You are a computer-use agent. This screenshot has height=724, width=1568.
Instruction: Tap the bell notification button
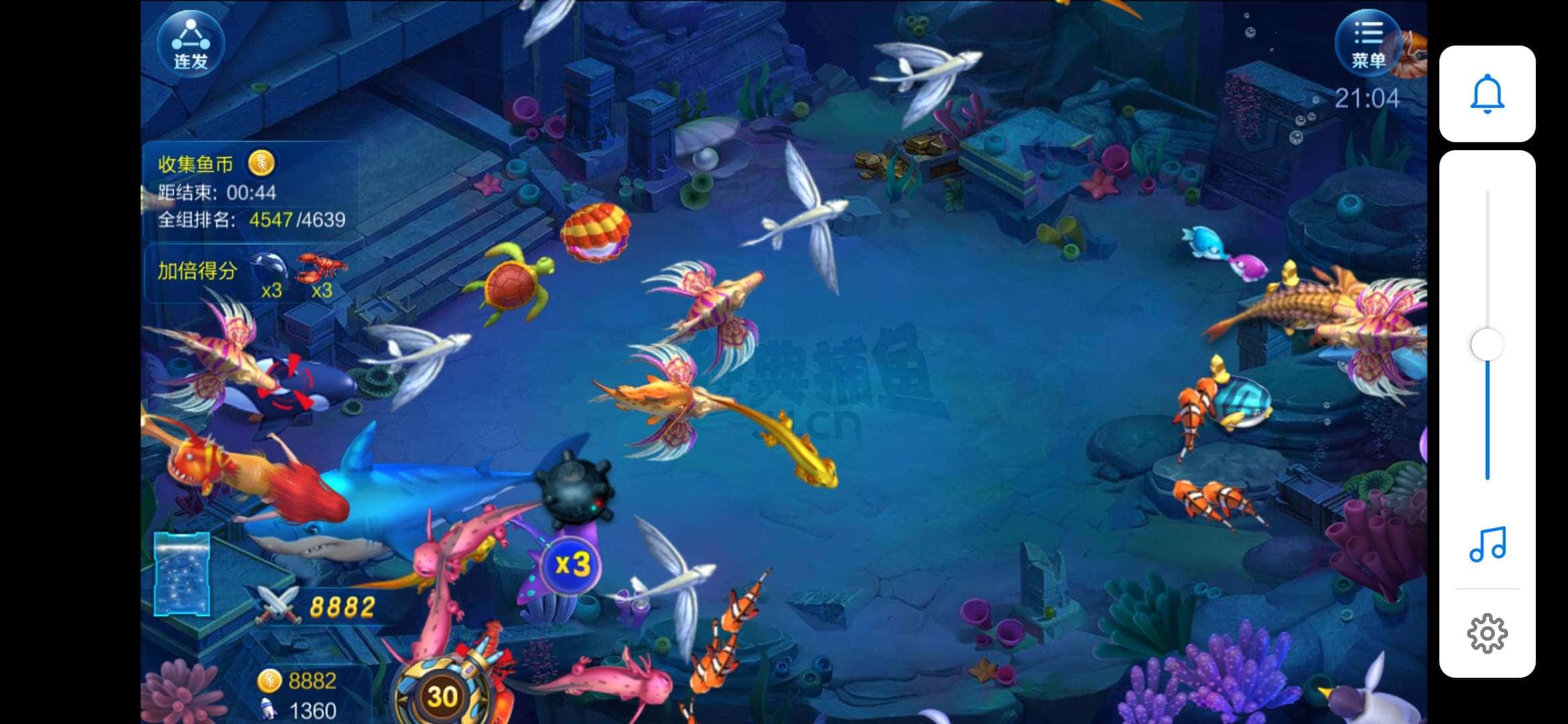1487,94
